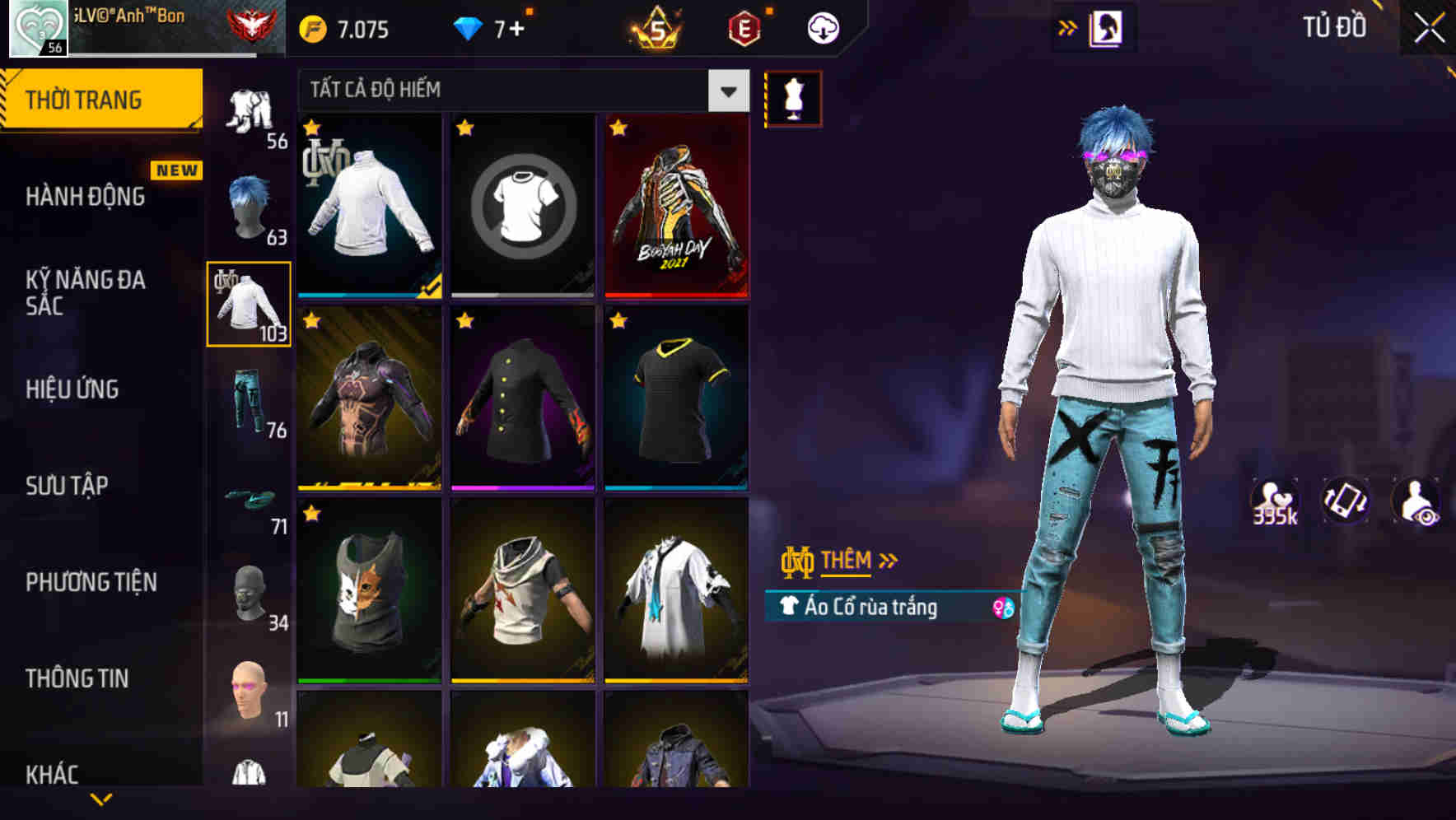Select the blue hair category with 63 items
The image size is (1456, 820).
click(247, 204)
